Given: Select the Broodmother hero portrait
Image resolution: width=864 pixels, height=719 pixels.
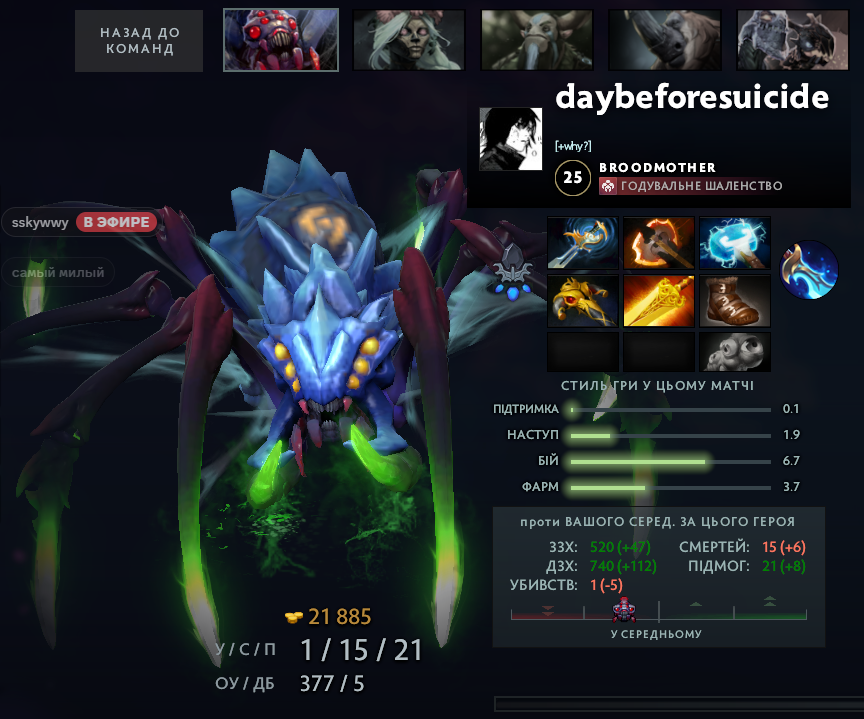Looking at the screenshot, I should (x=281, y=40).
